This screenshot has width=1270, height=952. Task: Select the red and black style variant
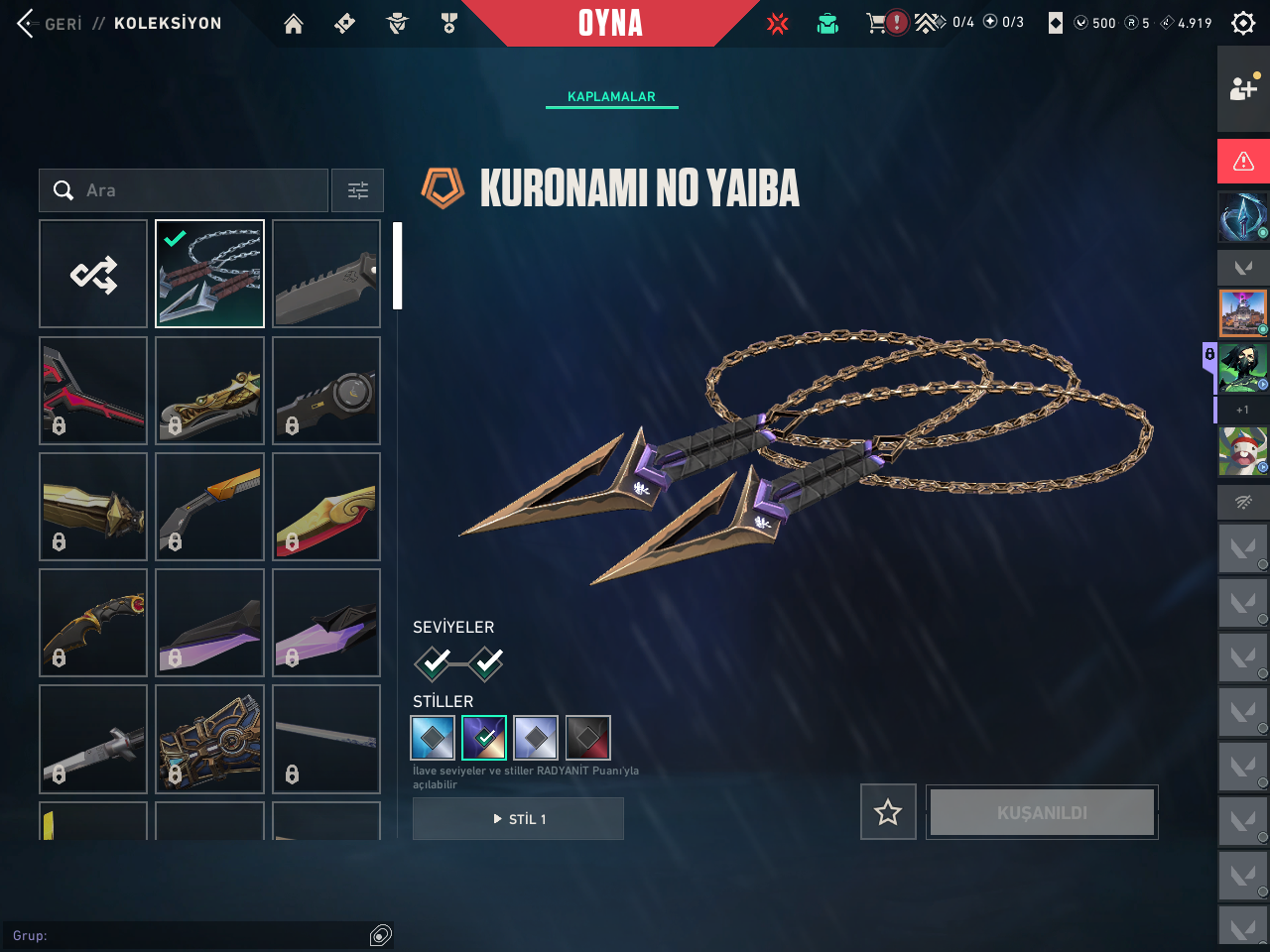(587, 738)
